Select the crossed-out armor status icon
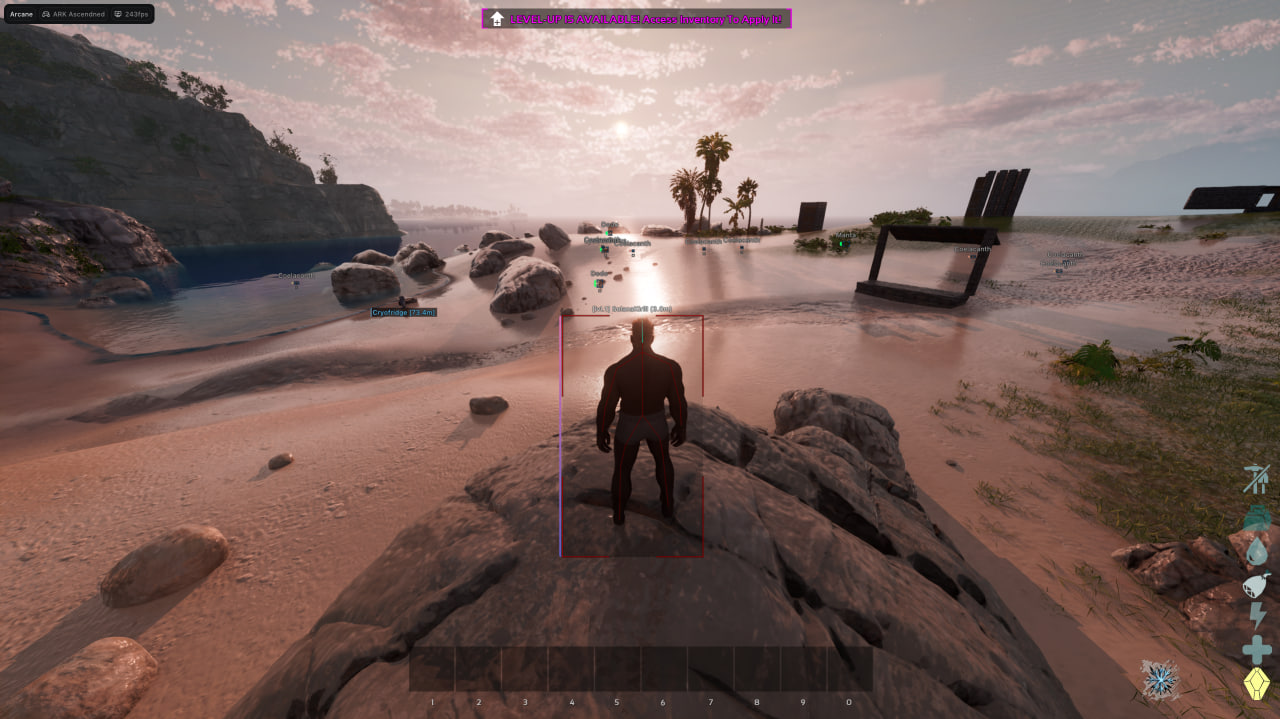This screenshot has width=1280, height=719. 1256,479
